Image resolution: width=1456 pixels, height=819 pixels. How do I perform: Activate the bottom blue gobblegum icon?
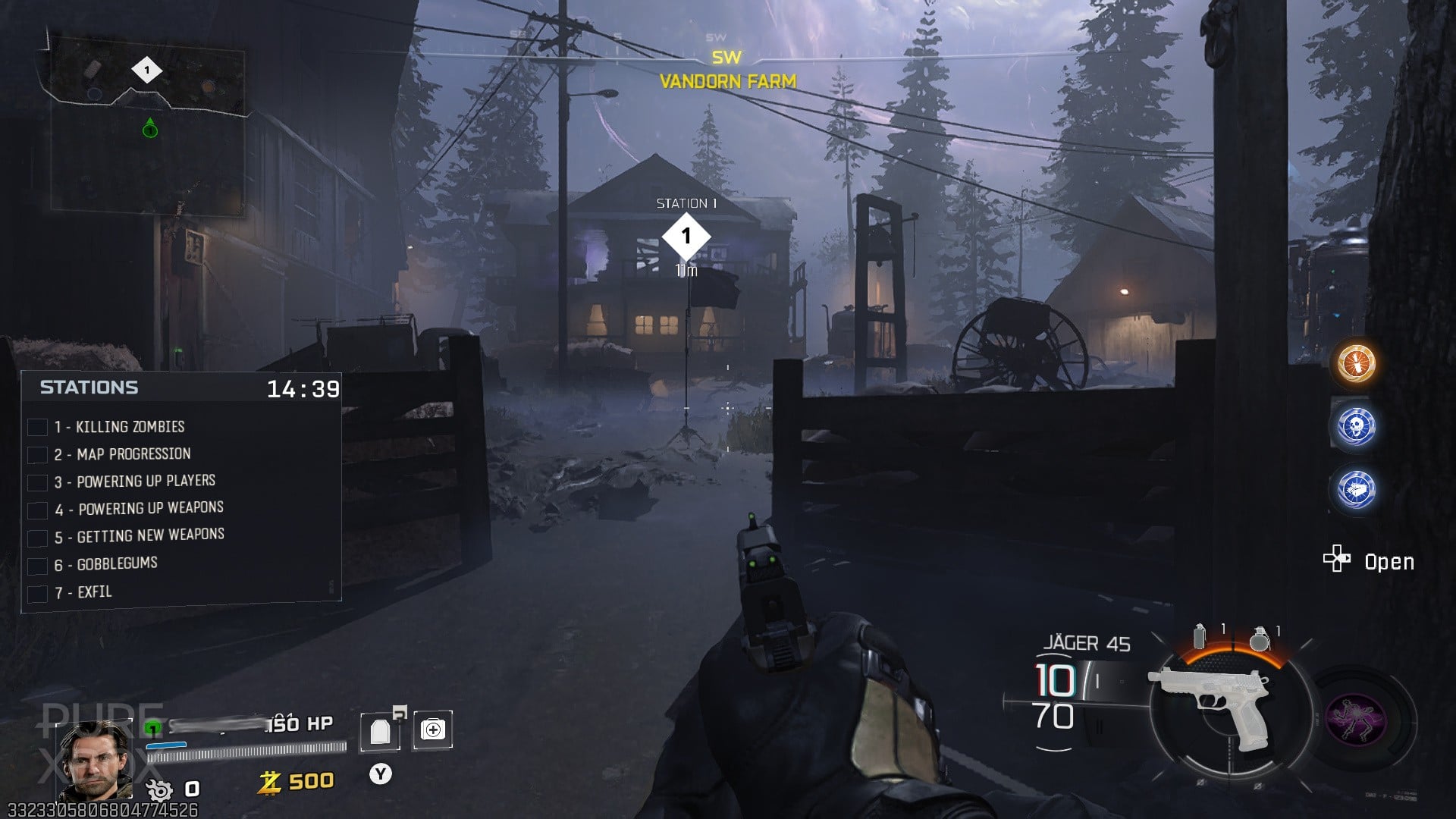click(x=1356, y=489)
